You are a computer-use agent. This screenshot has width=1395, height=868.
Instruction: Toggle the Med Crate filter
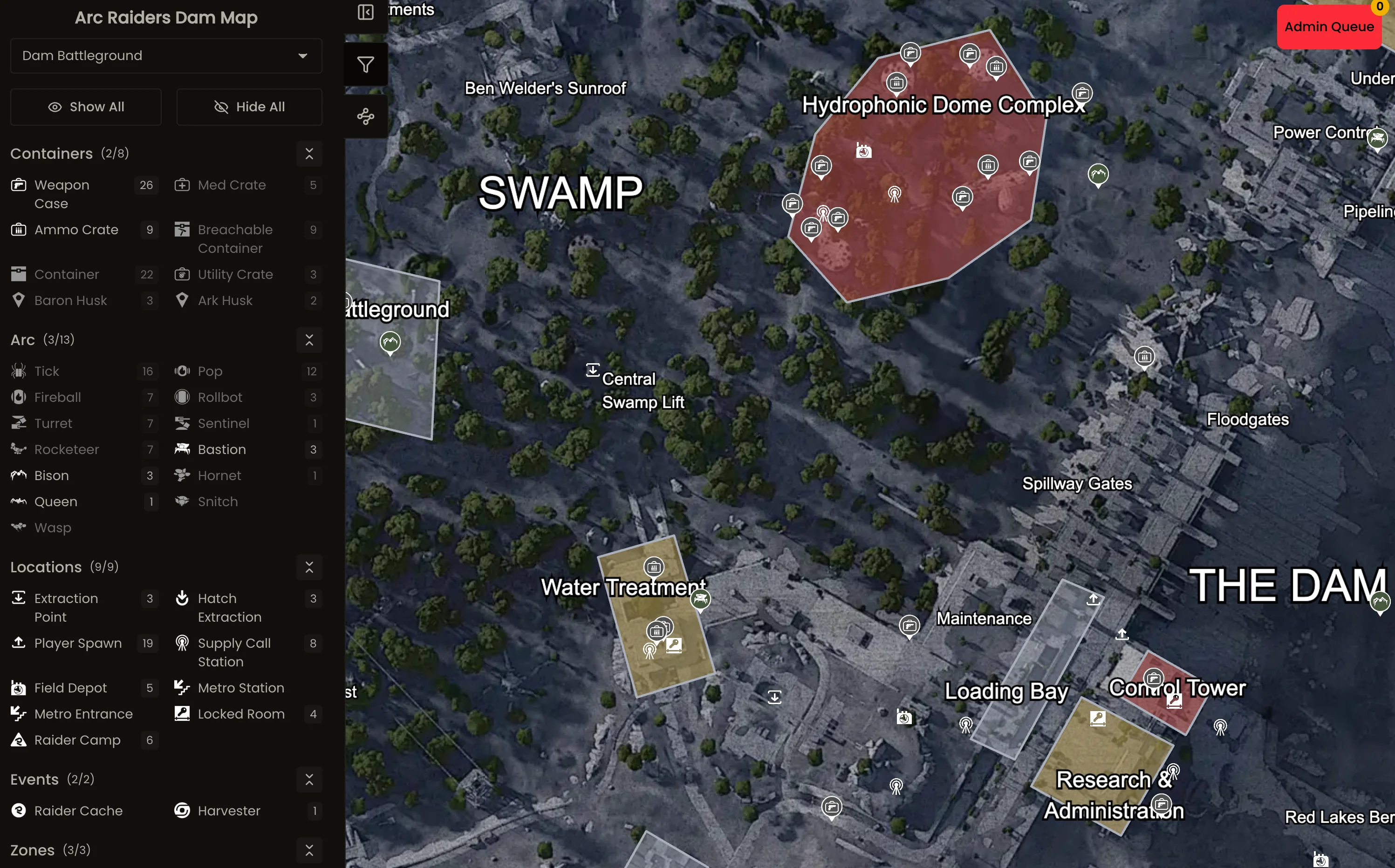182,185
